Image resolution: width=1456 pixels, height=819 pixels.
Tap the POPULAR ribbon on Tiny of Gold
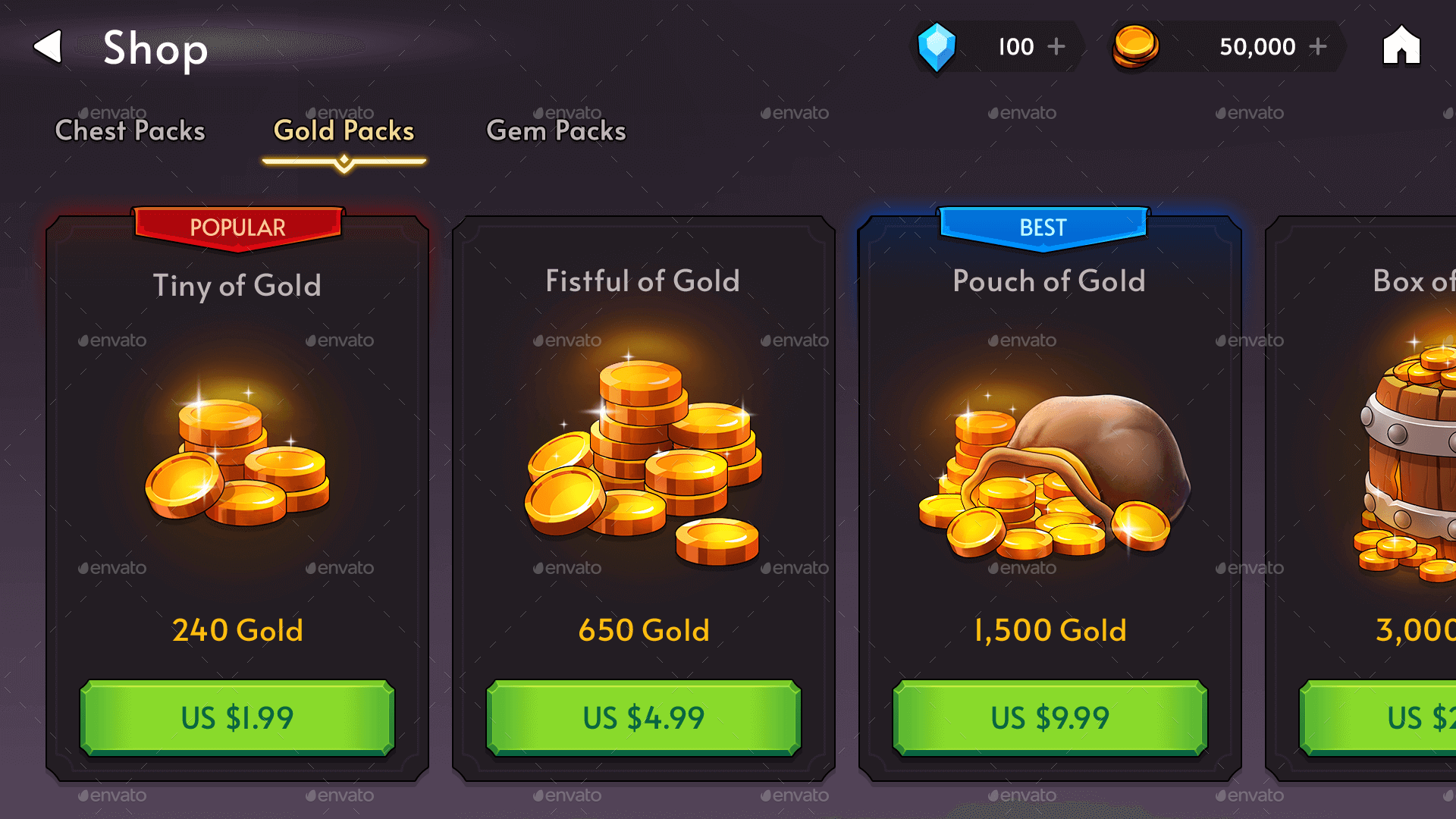[x=237, y=227]
